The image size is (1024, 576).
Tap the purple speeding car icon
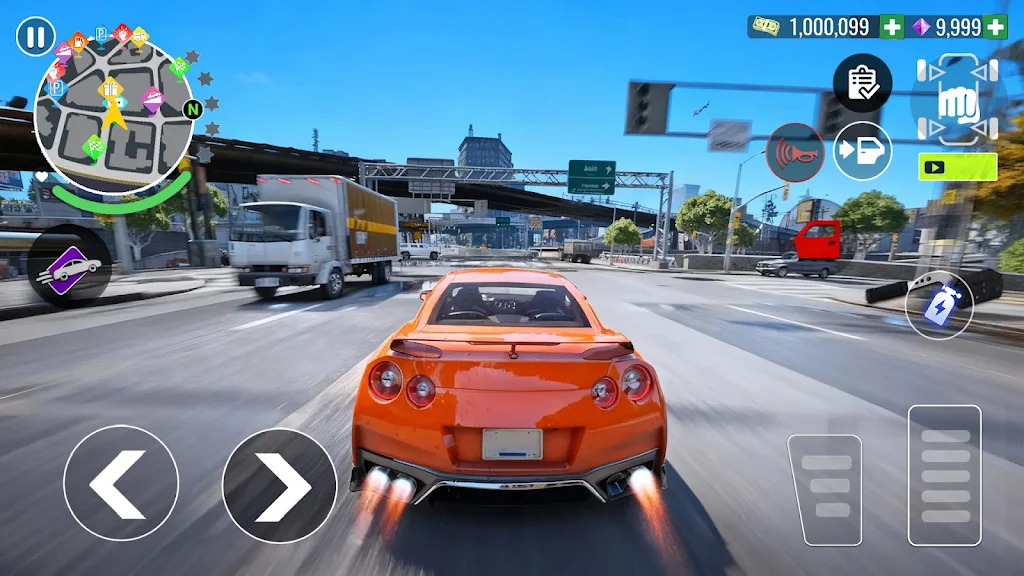(68, 266)
